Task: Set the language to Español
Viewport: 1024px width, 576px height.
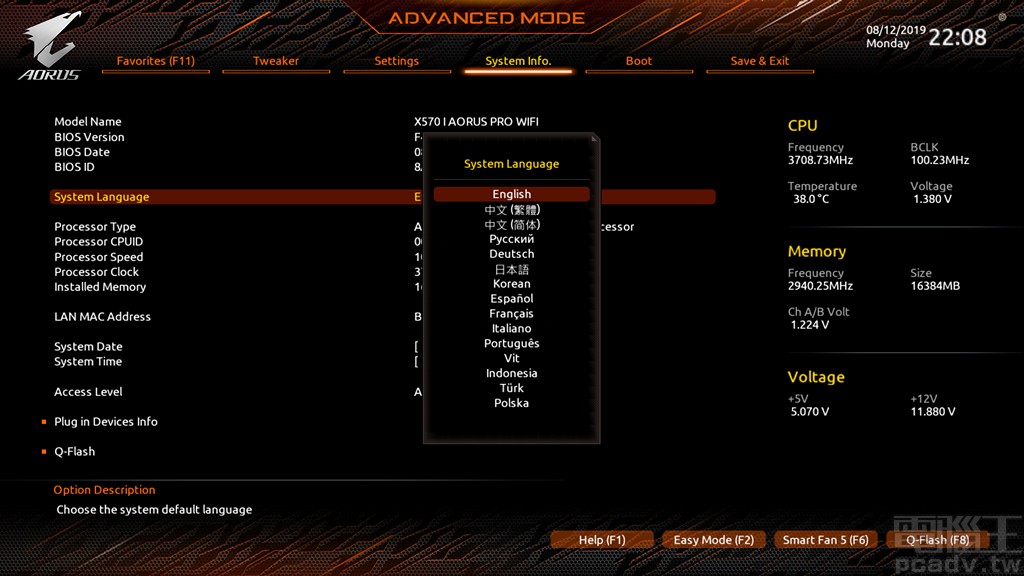Action: pos(511,299)
